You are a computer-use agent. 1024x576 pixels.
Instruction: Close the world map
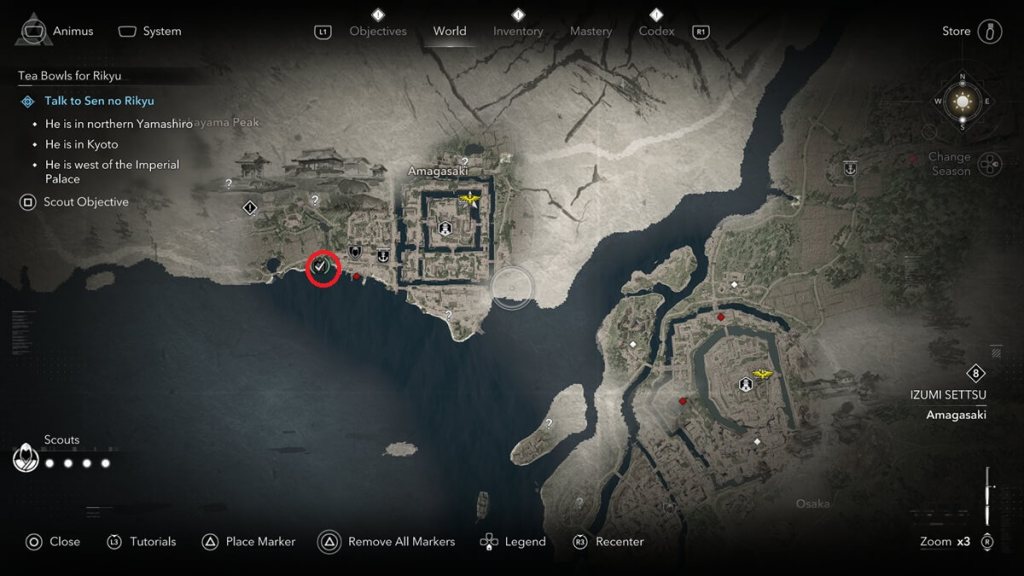64,542
